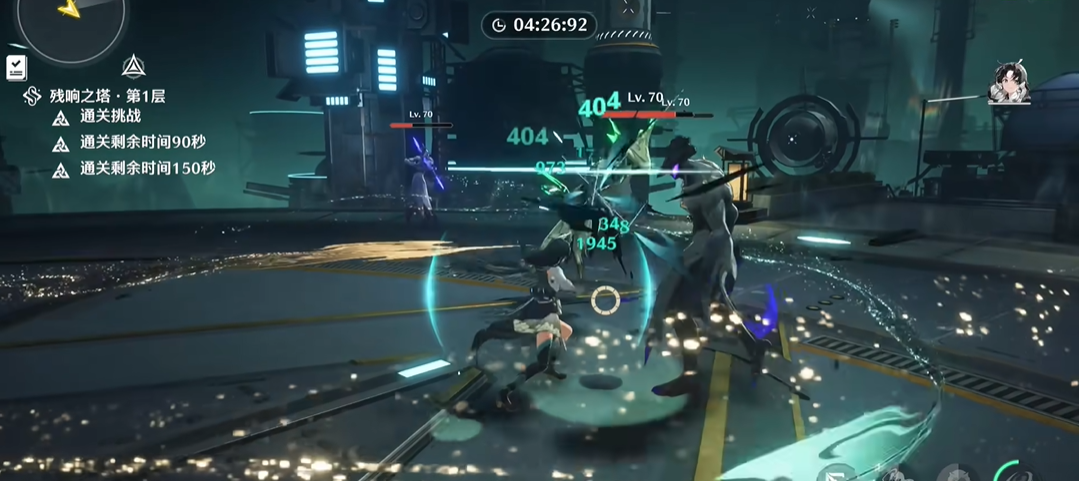Tap the triangular emblem icon beside the minimap
Screen dimensions: 1079x481
[133, 67]
